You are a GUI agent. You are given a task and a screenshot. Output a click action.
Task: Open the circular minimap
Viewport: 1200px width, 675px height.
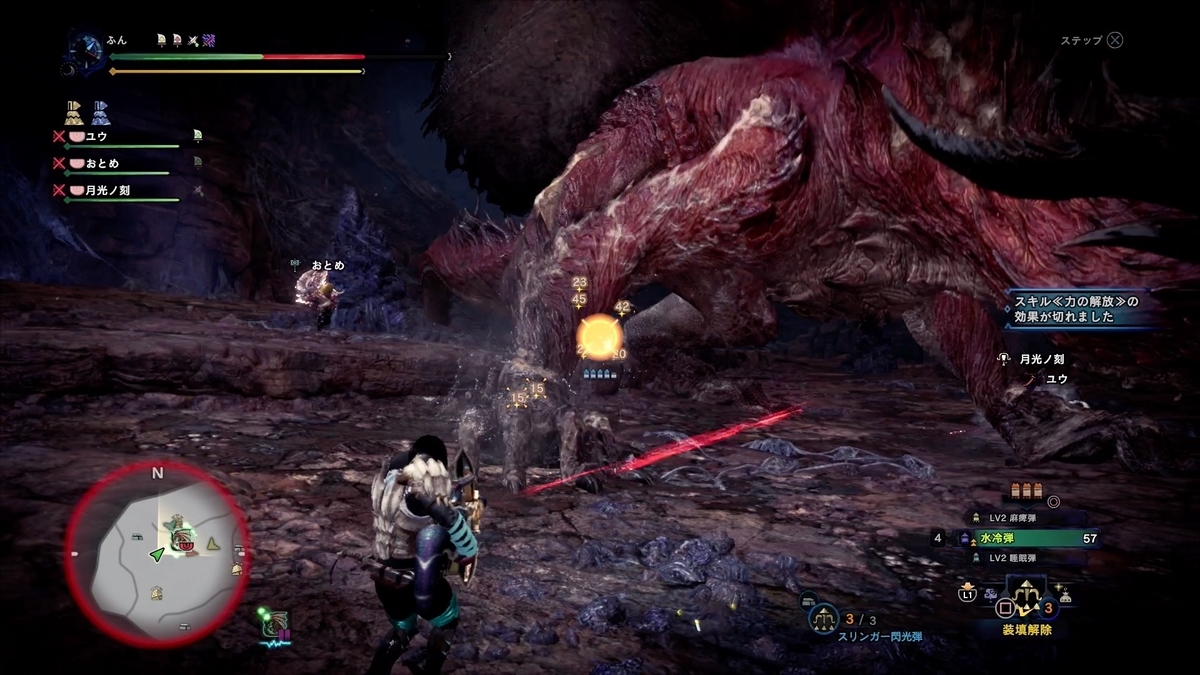(157, 553)
